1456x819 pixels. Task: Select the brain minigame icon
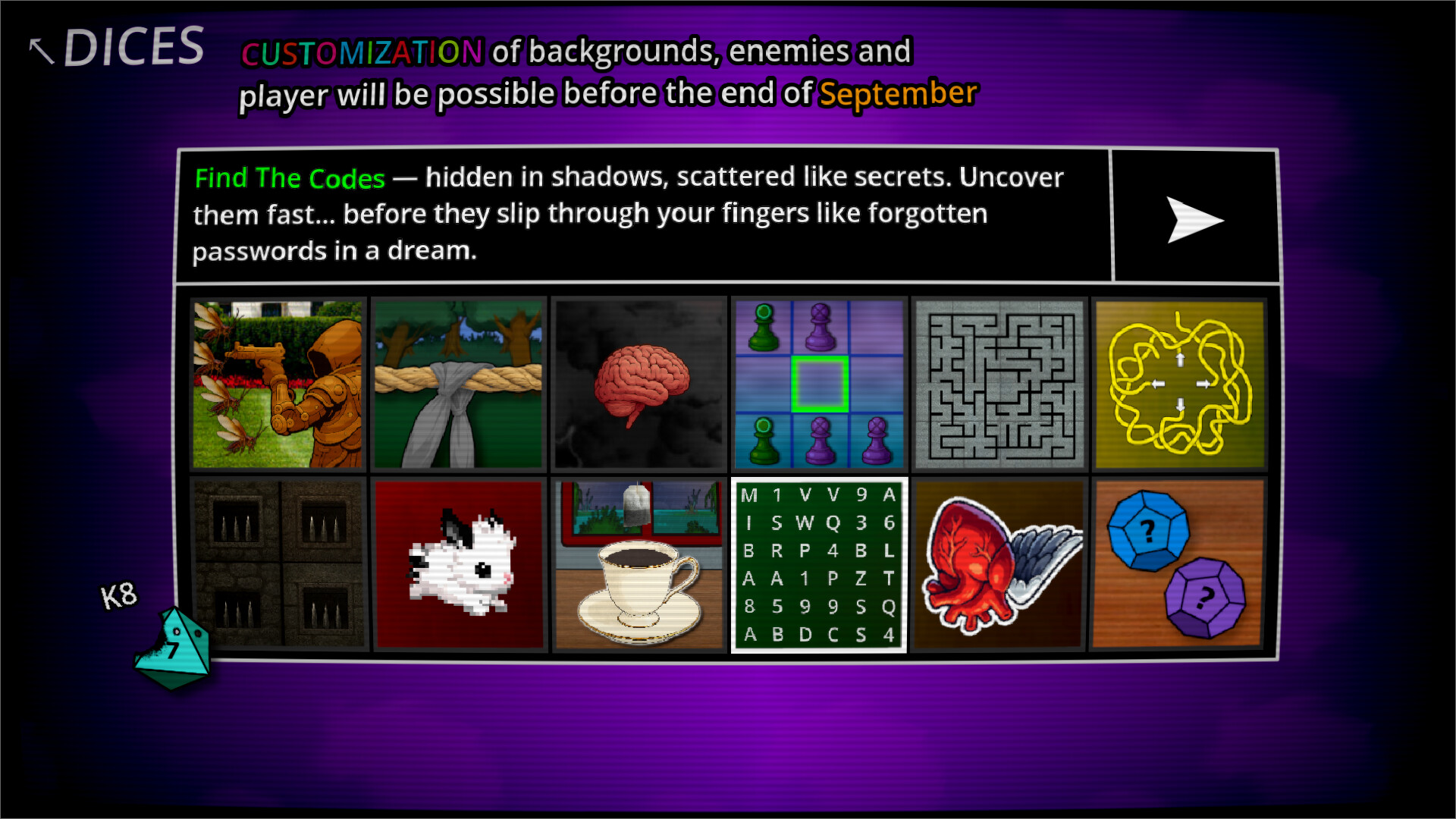[x=639, y=384]
